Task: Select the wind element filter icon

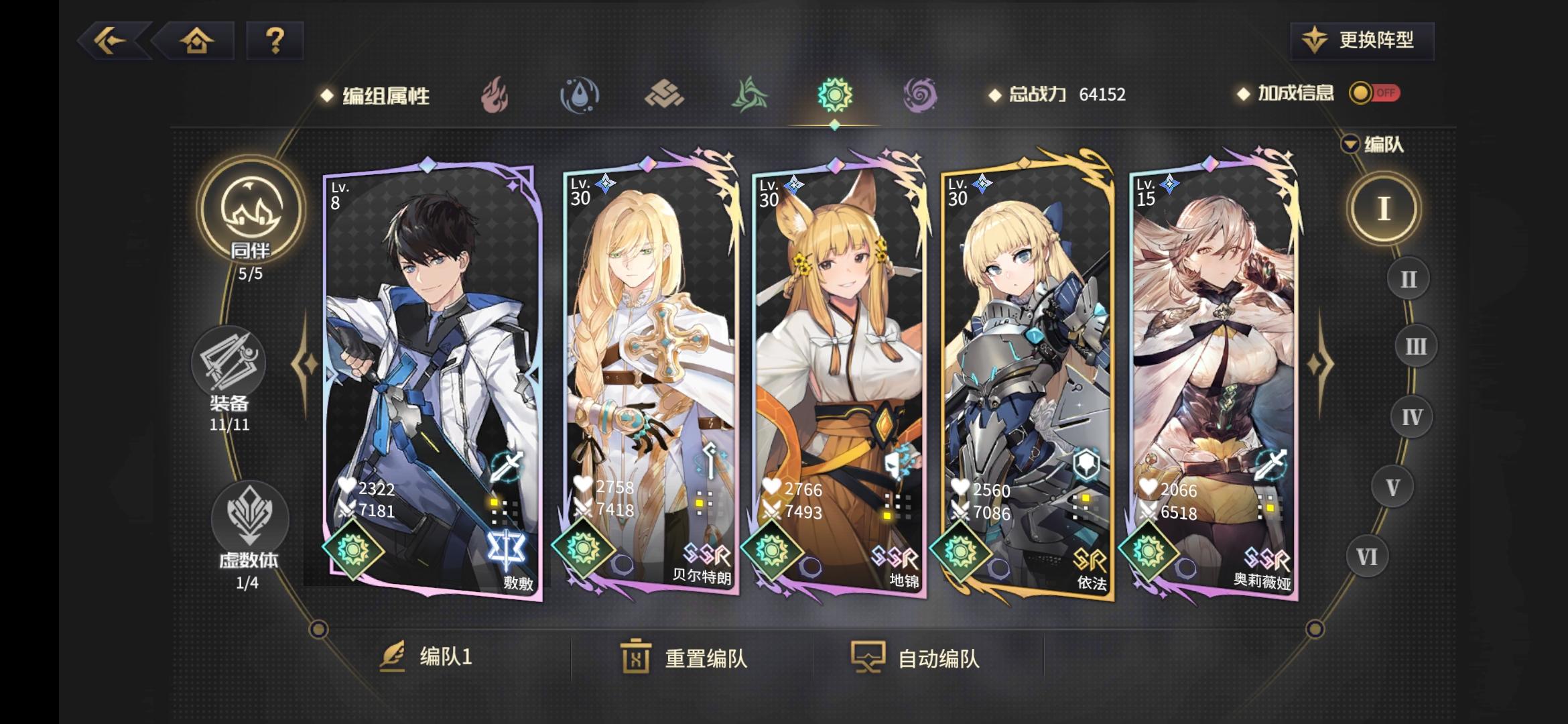Action: [749, 95]
